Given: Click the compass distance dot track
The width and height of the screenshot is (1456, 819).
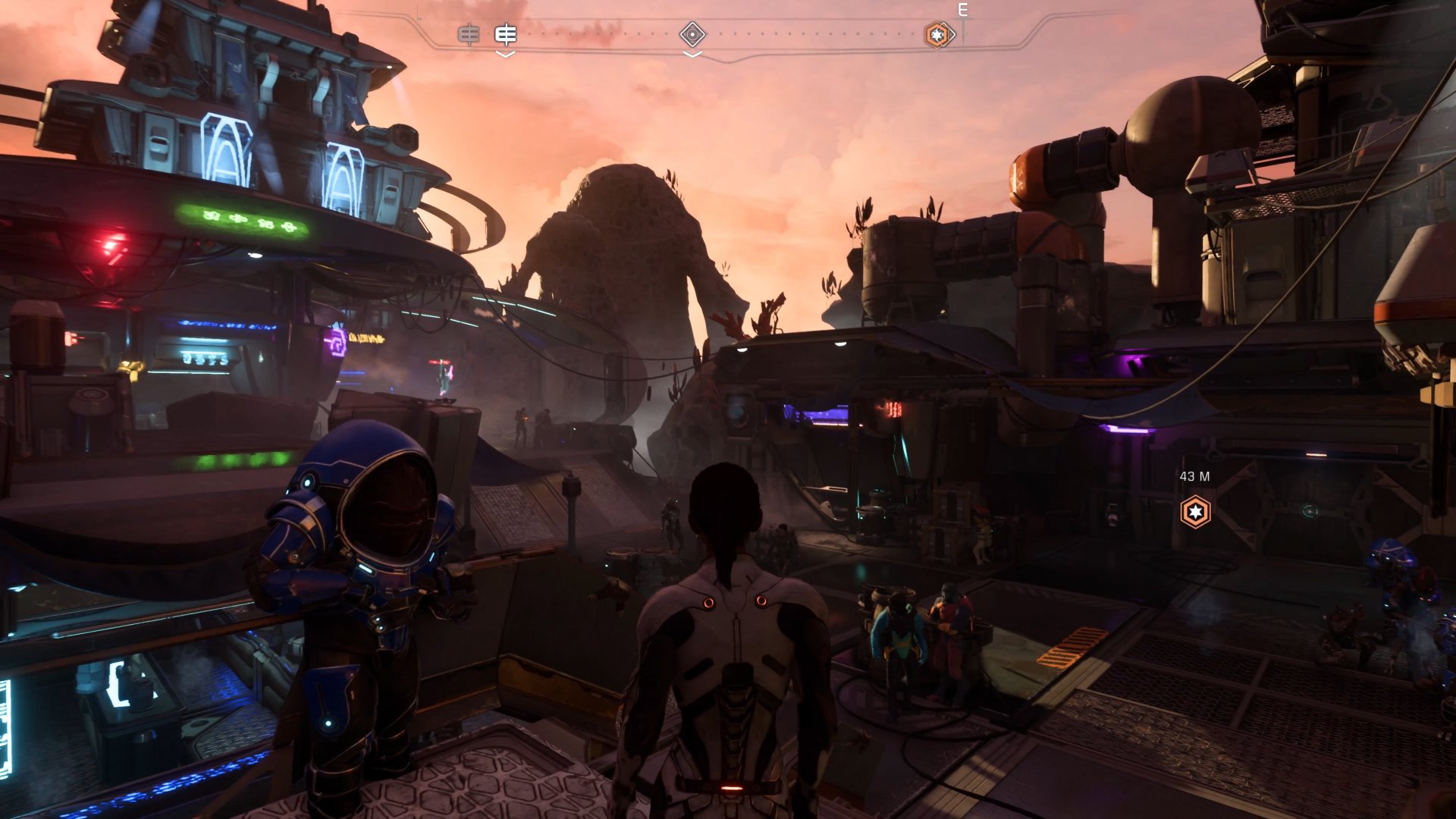Looking at the screenshot, I should click(x=796, y=33).
